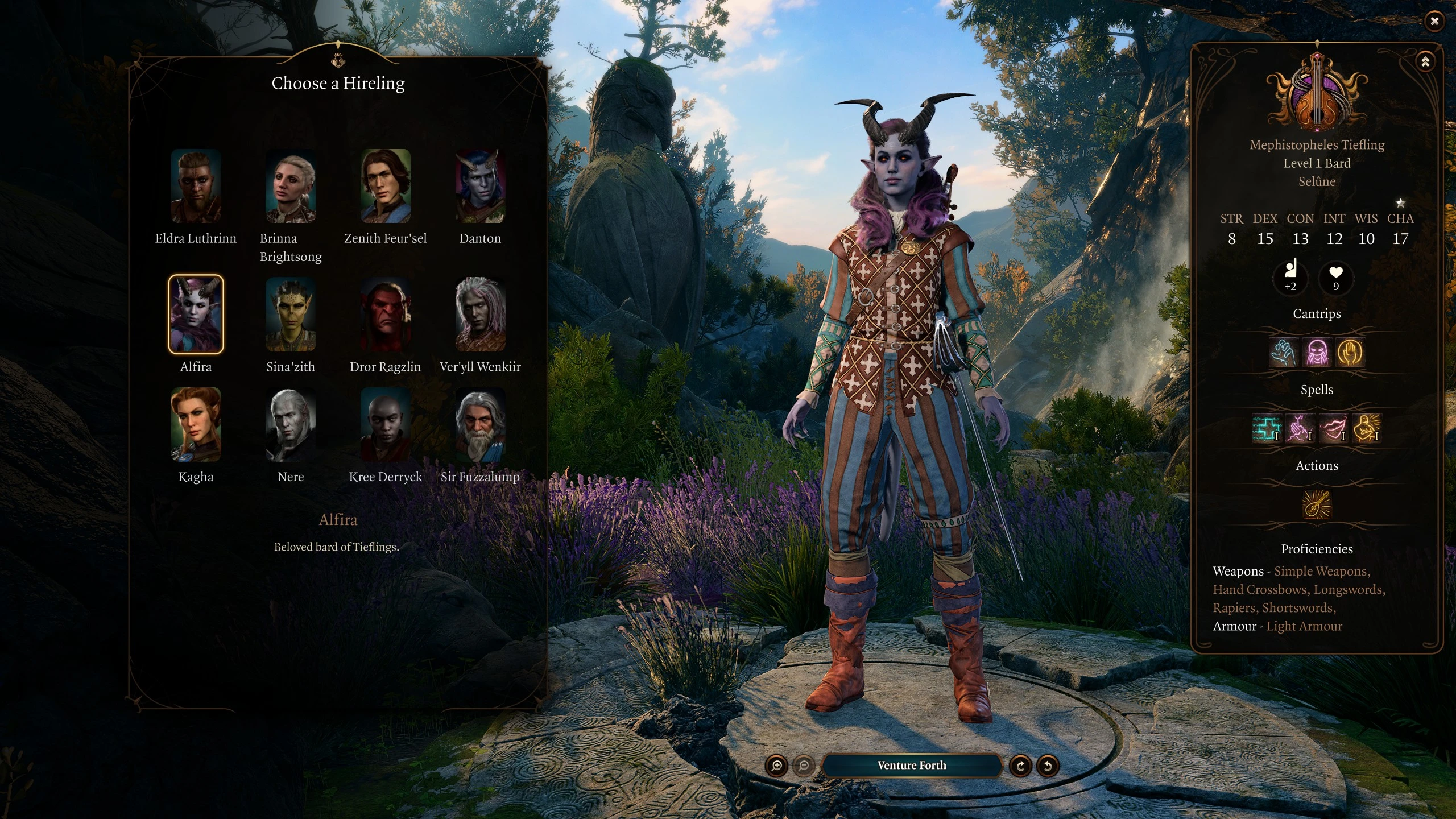Pick the Dror Ragzlin portrait
This screenshot has width=1456, height=819.
pos(385,314)
